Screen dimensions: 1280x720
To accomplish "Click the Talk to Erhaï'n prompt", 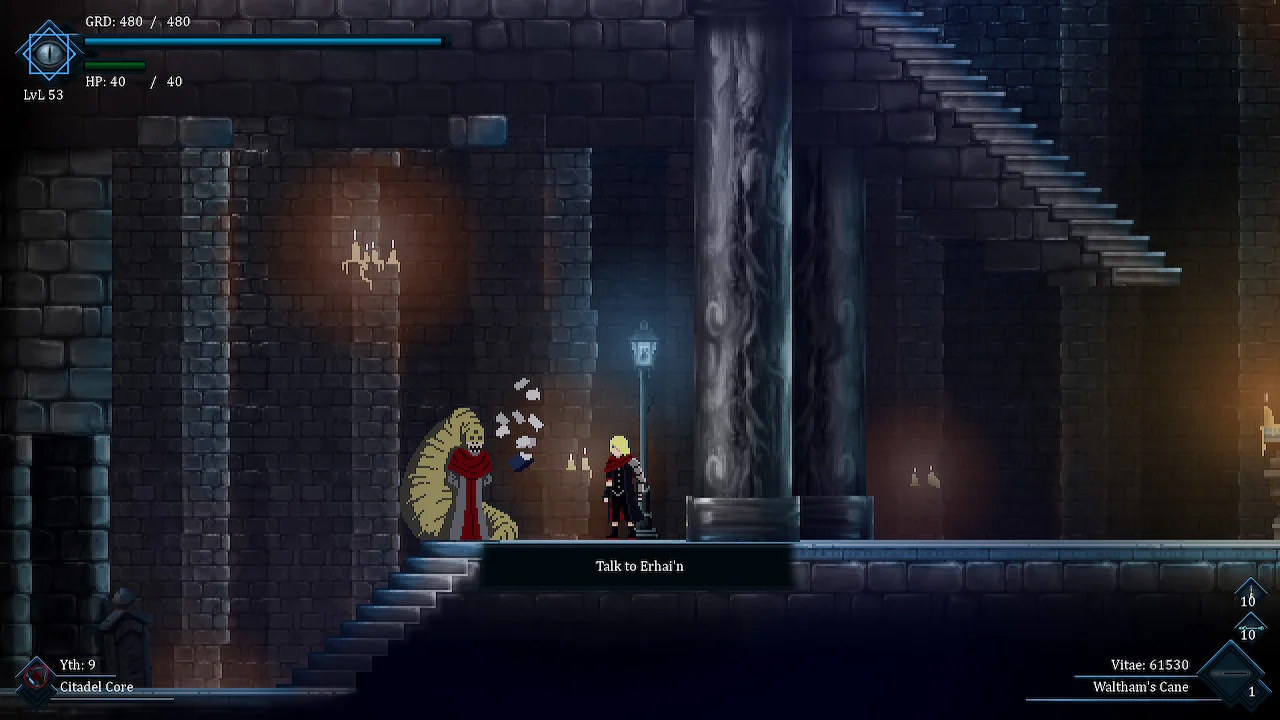I will point(639,565).
